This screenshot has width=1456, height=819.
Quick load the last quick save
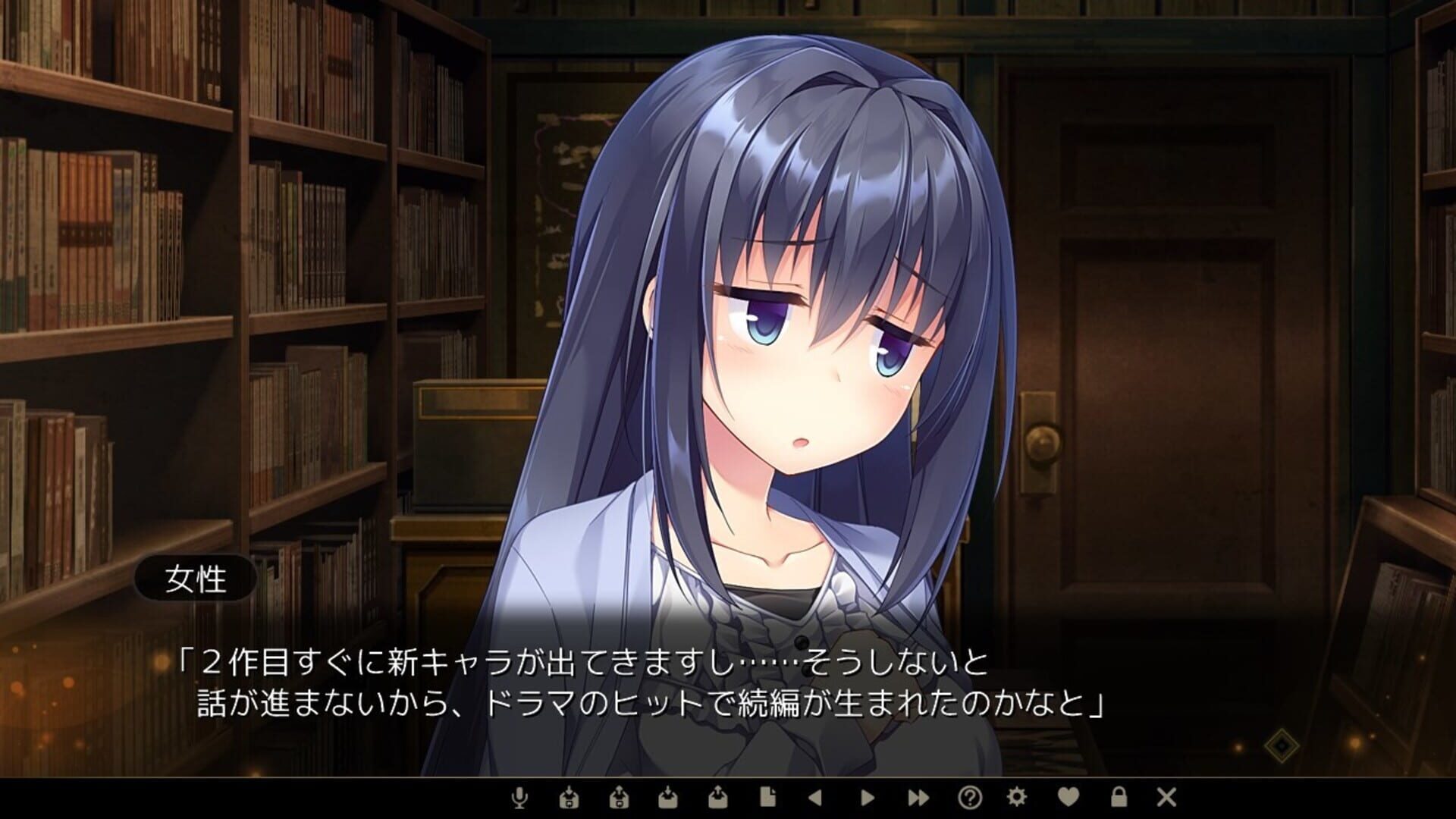point(620,798)
